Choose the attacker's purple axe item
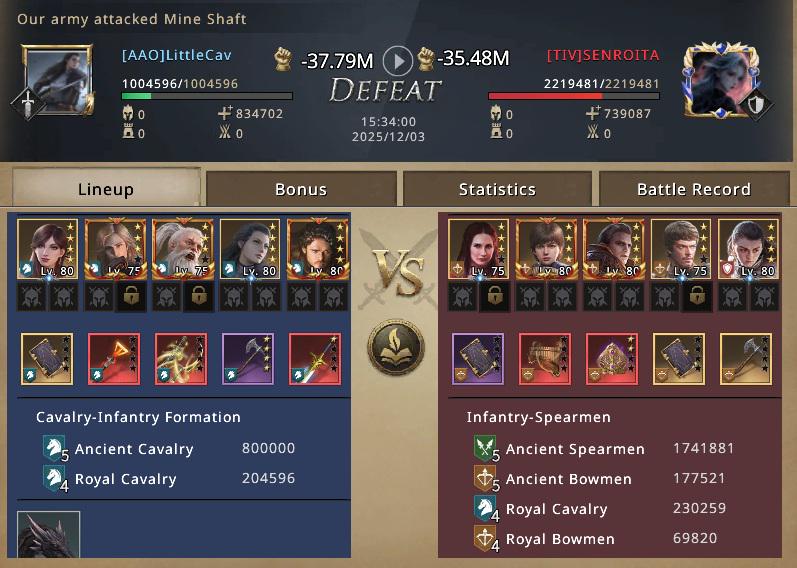 (247, 359)
